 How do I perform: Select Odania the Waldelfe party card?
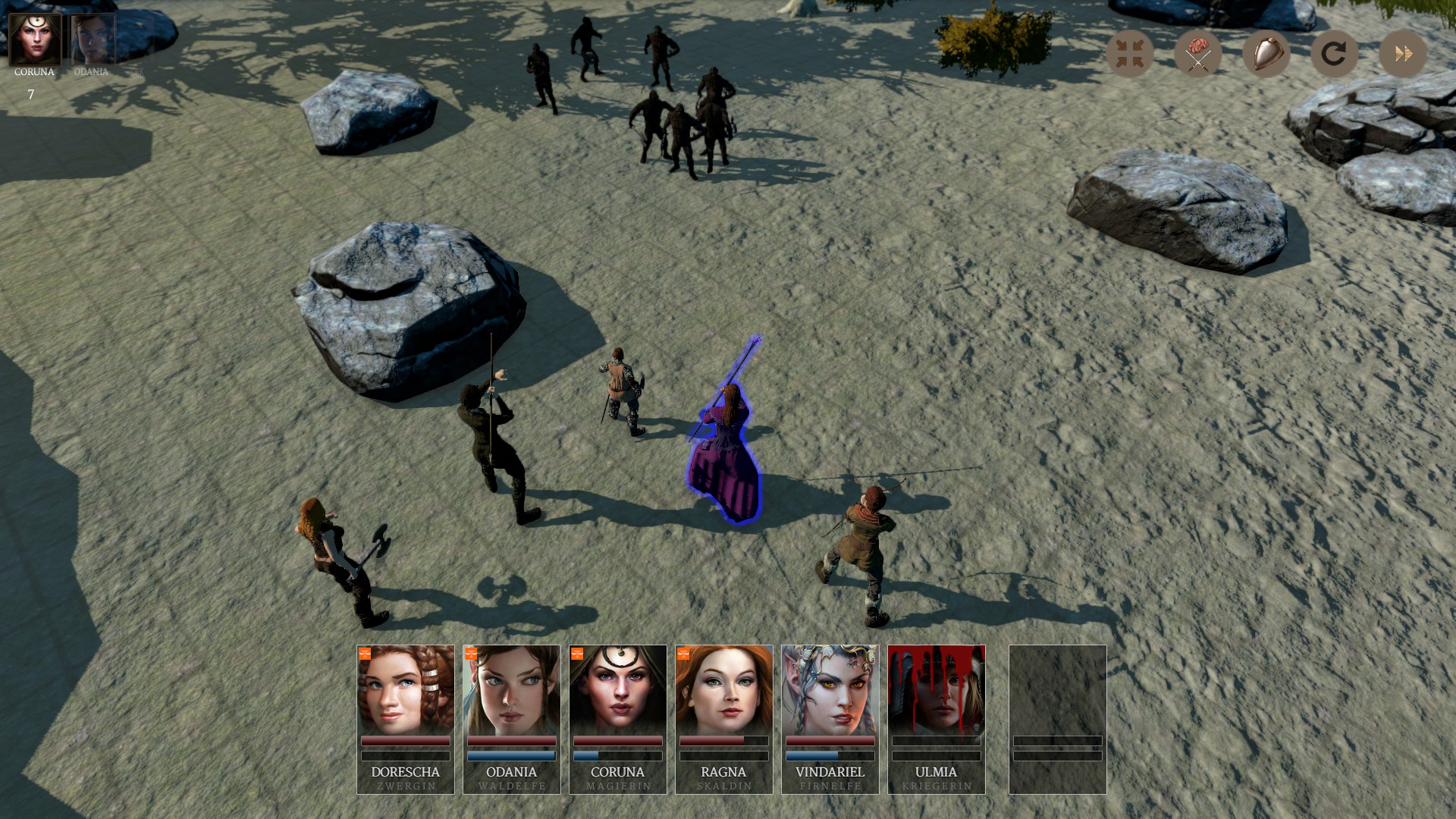click(512, 718)
